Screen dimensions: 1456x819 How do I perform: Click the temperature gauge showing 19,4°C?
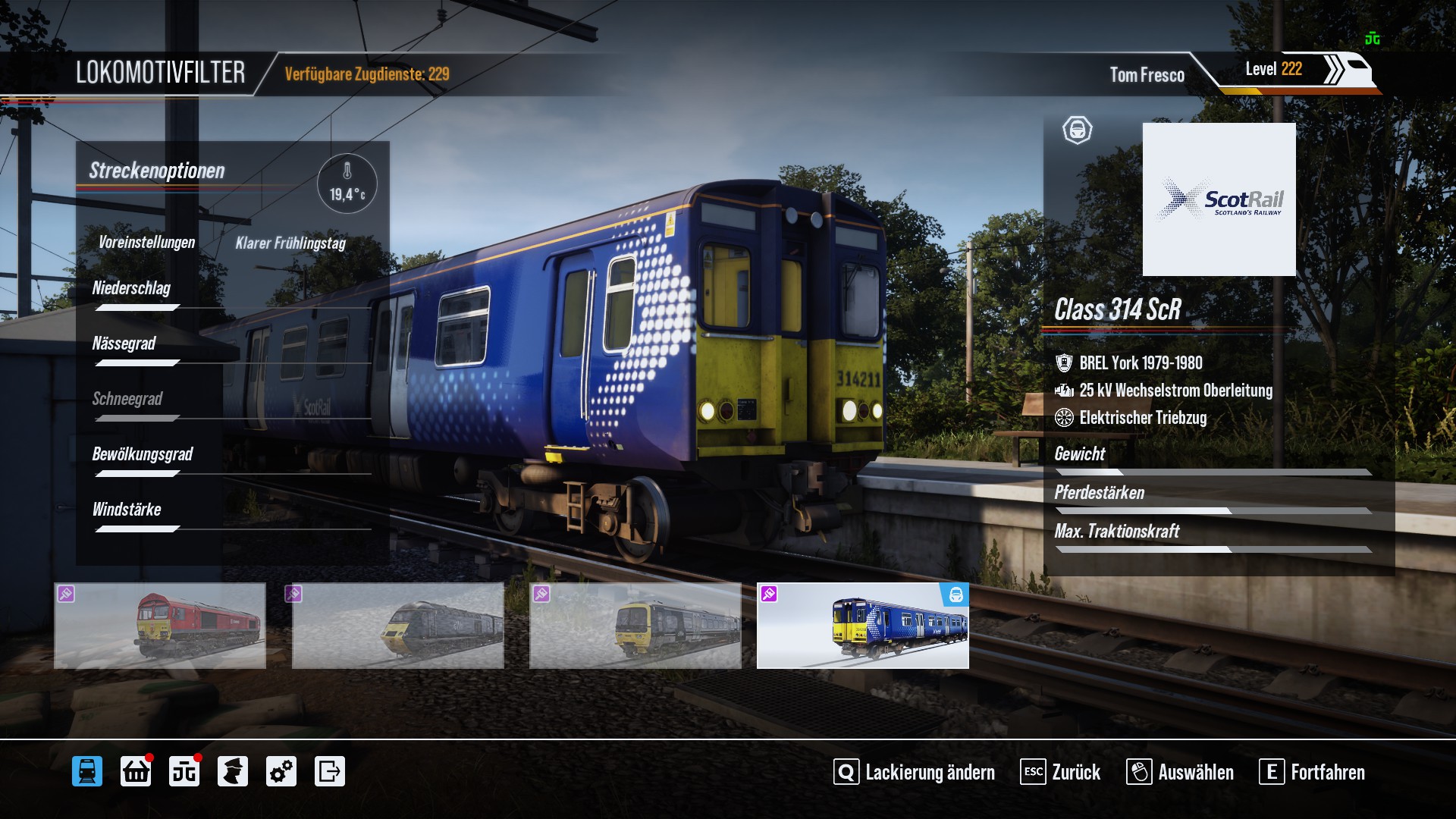click(x=347, y=184)
